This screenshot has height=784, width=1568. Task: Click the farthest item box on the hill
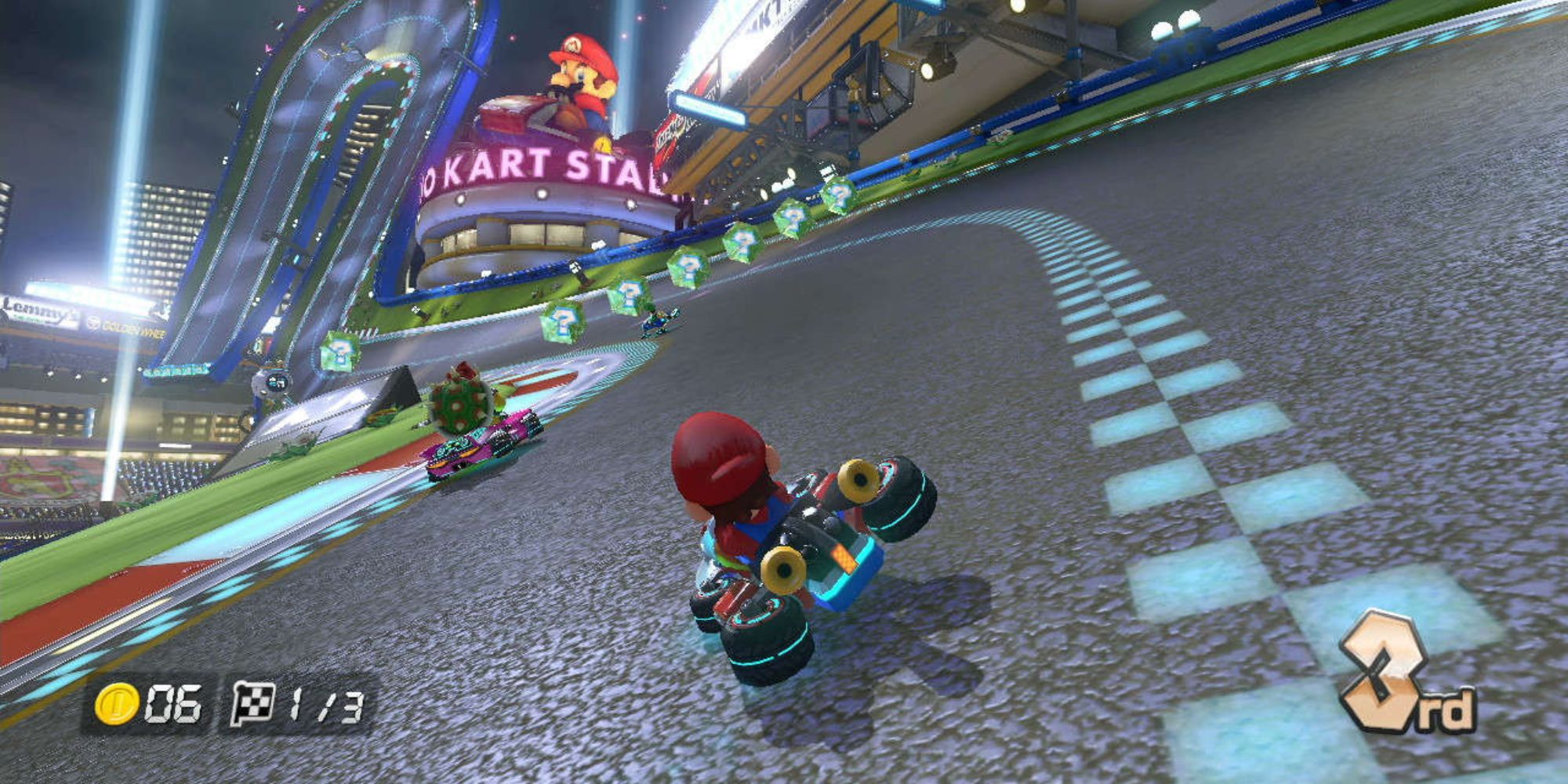pos(840,194)
